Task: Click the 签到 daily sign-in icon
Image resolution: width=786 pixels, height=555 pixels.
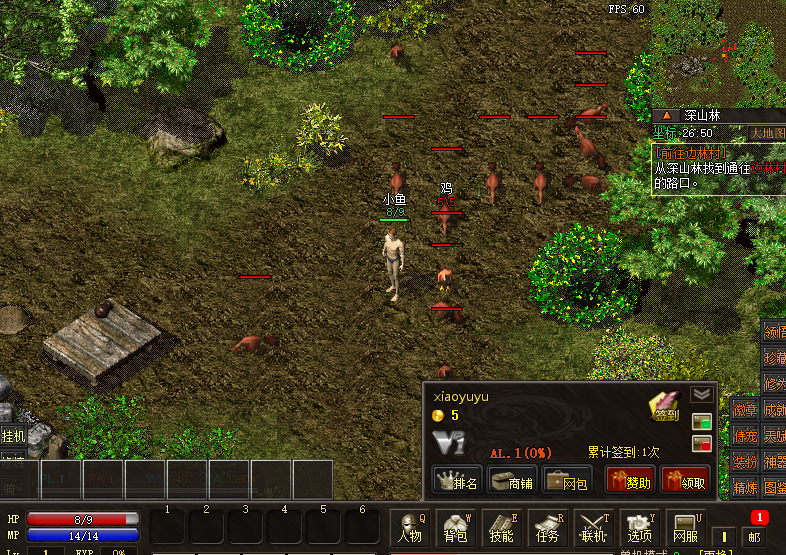Action: click(x=665, y=406)
